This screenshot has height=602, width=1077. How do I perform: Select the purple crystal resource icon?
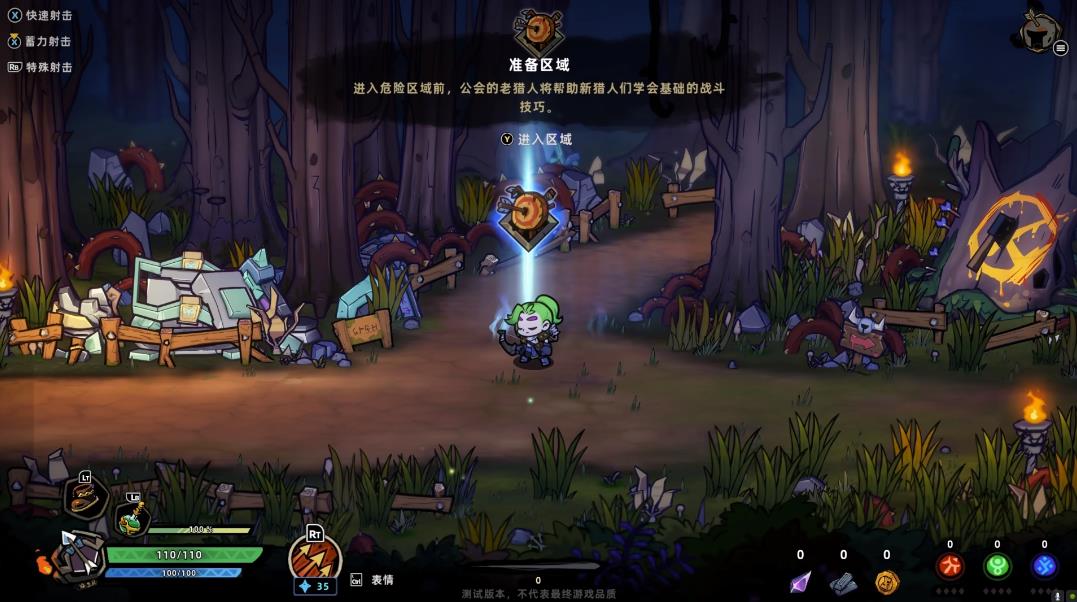click(800, 582)
